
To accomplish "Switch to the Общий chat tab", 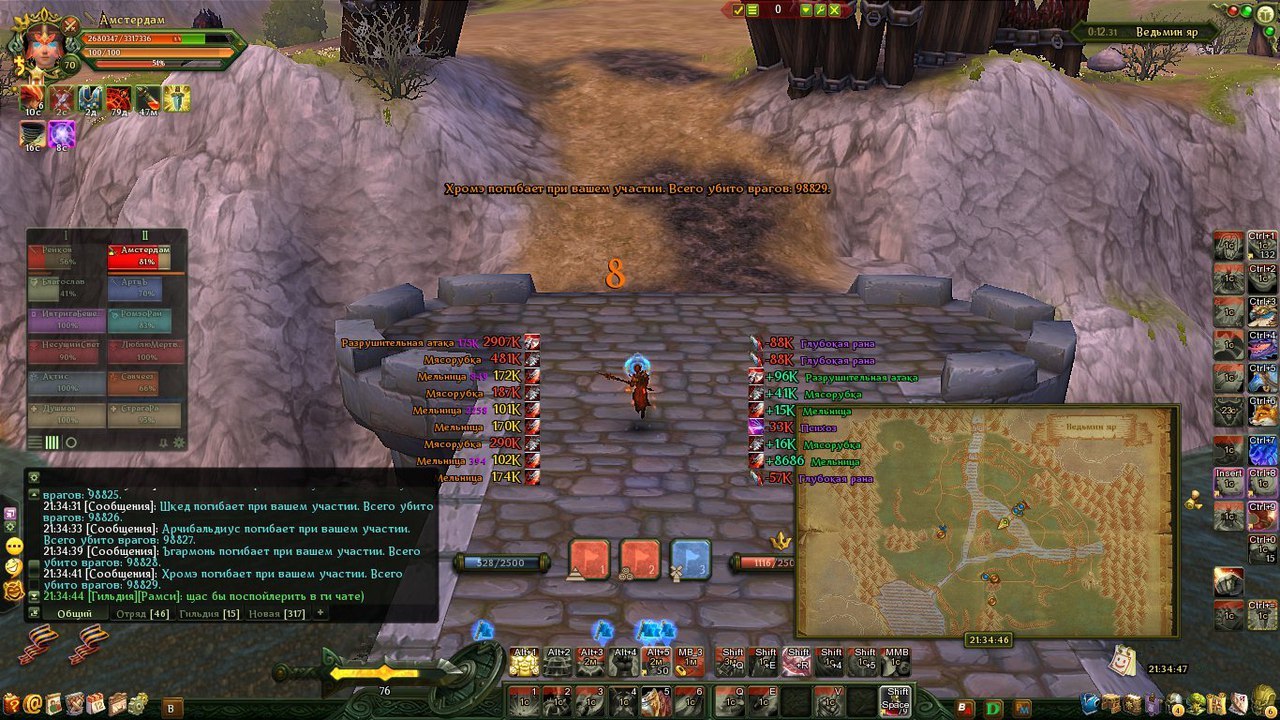I will click(74, 613).
